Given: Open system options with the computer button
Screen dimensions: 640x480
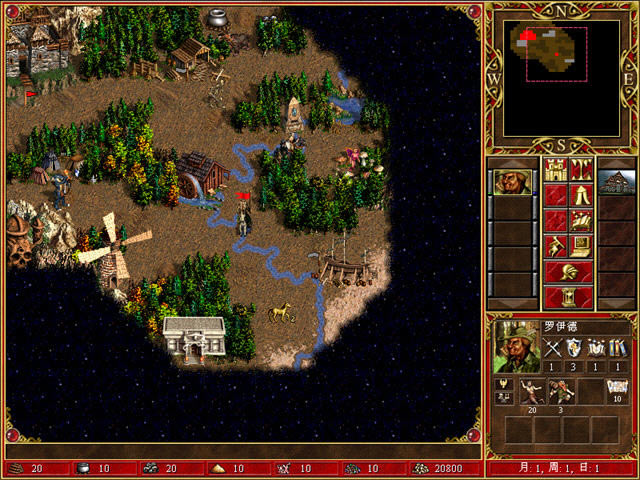Looking at the screenshot, I should tap(581, 245).
